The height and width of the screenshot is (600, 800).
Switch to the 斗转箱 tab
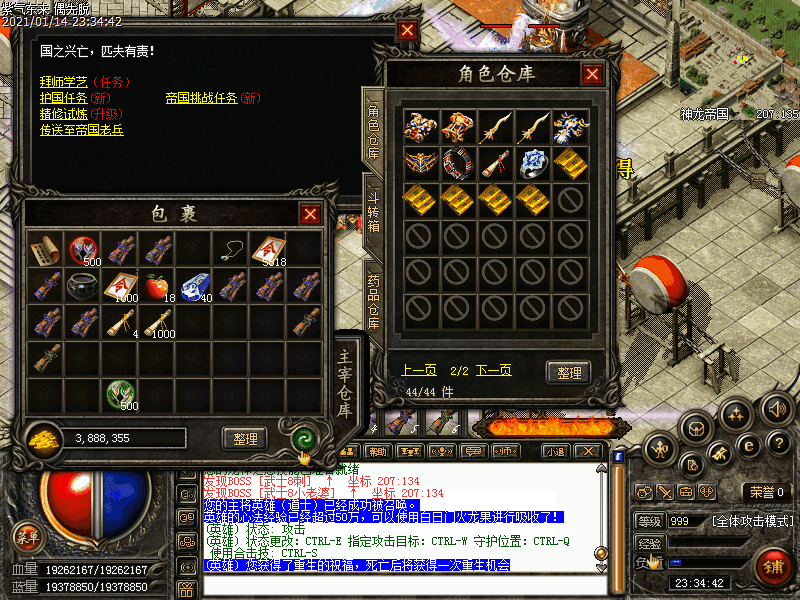pyautogui.click(x=374, y=212)
